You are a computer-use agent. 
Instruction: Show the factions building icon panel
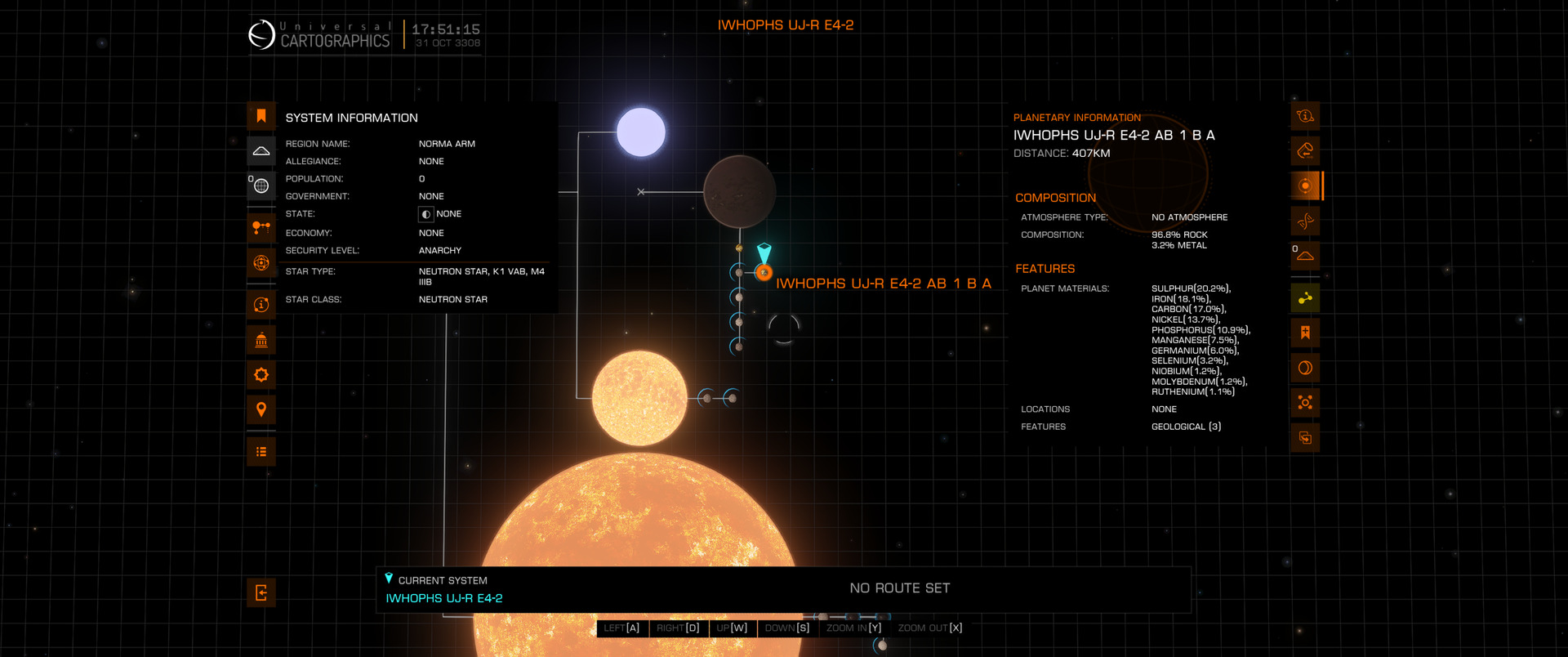point(261,340)
